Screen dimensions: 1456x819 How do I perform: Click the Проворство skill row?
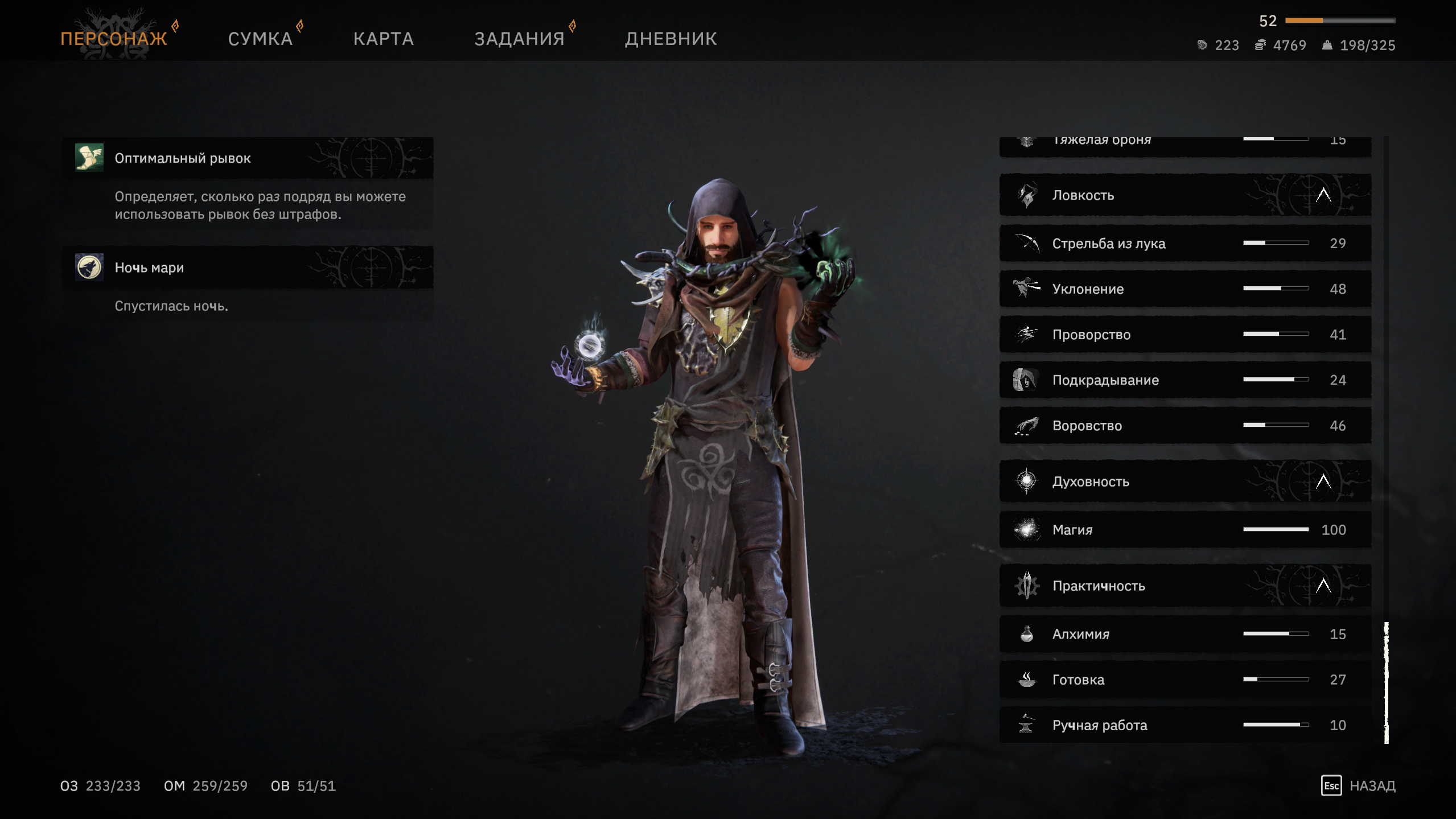click(1184, 335)
